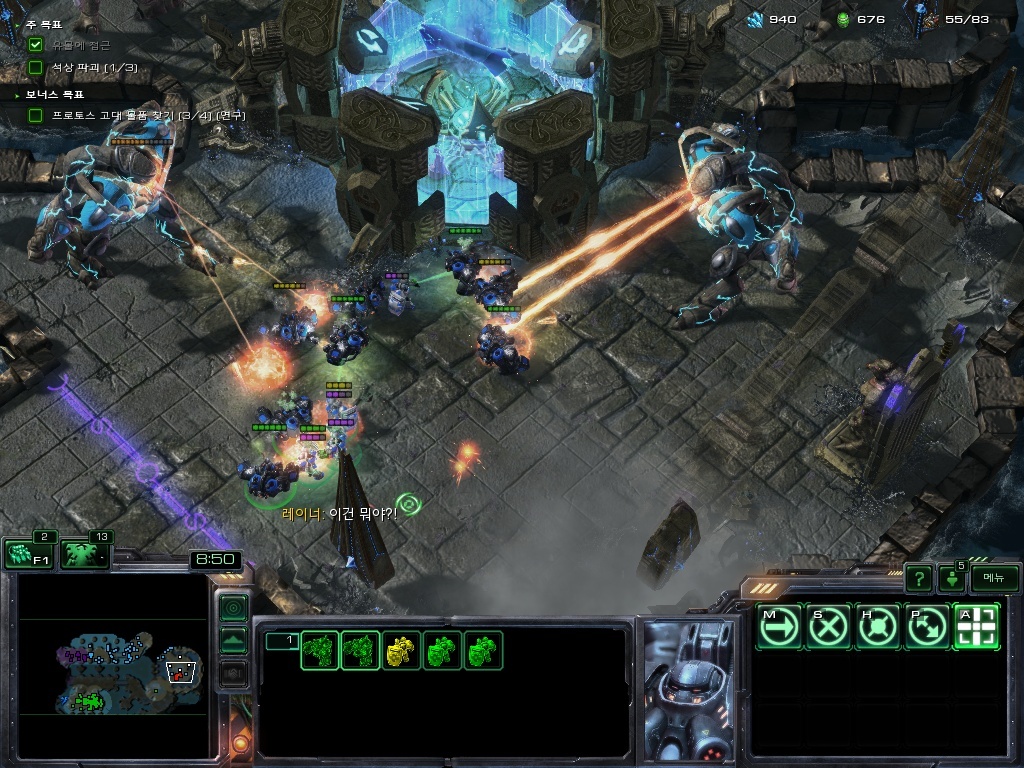The image size is (1024, 768).
Task: Select the Hold Position command (H)
Action: pyautogui.click(x=878, y=627)
